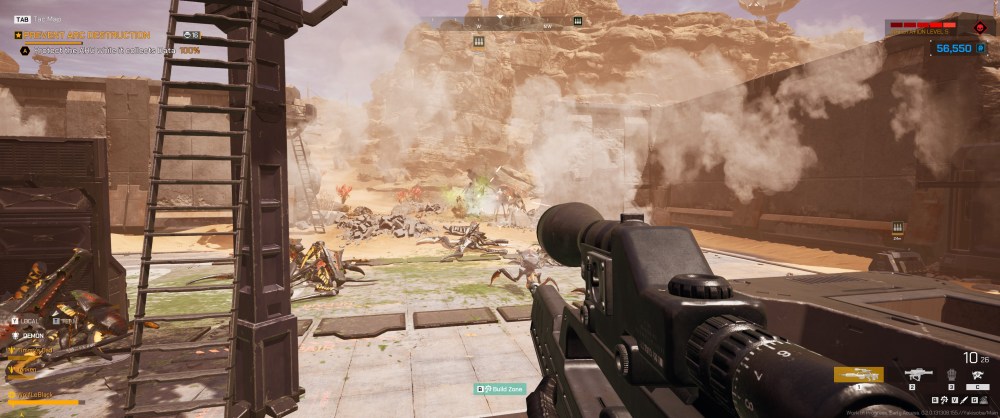
Task: Select the ammo crate marker on compass
Action: point(578,21)
